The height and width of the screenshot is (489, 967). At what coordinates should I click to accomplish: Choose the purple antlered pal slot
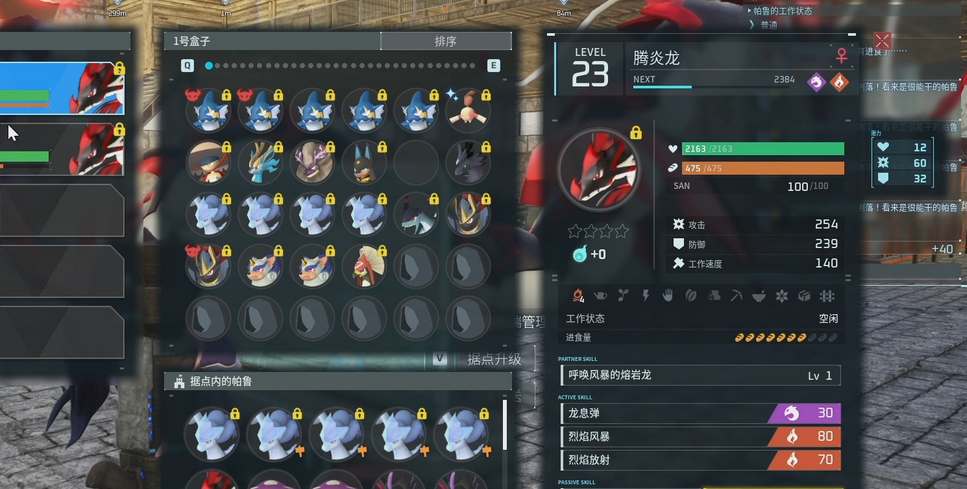tap(312, 161)
